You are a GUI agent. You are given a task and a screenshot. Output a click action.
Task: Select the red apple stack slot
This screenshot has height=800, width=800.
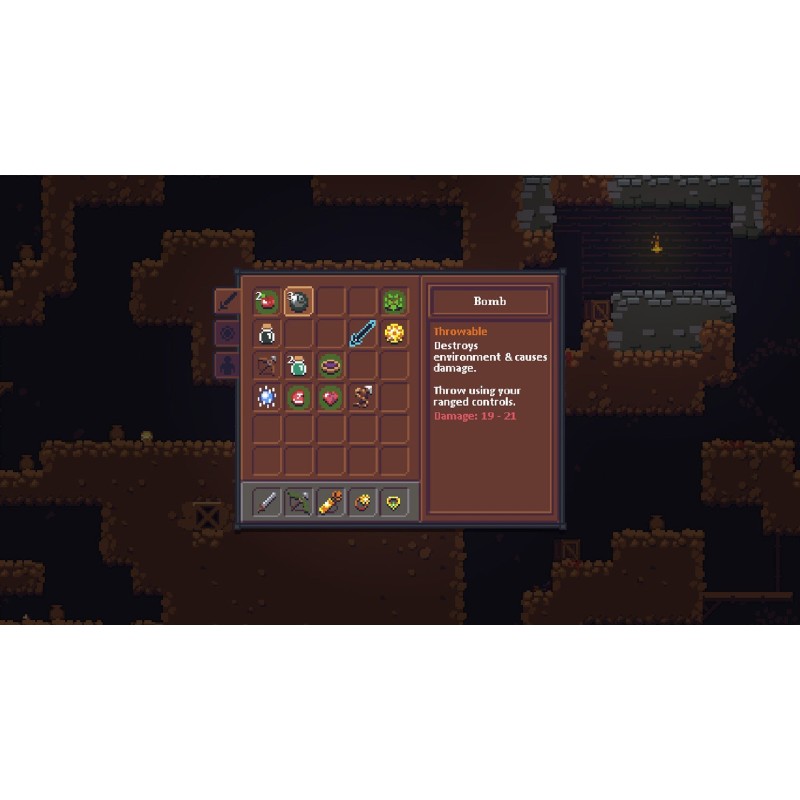click(x=266, y=301)
